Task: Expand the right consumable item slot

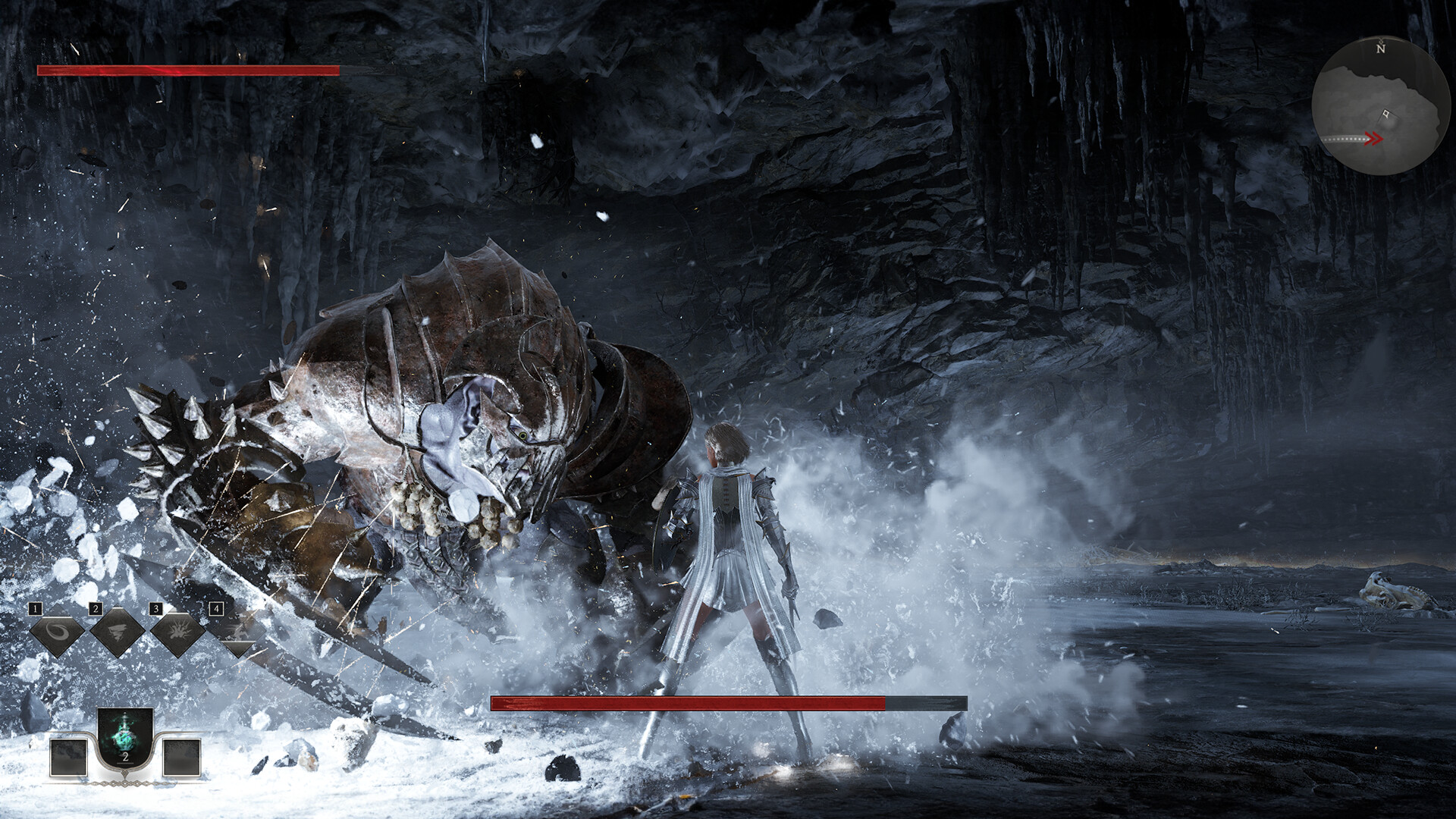Action: [182, 758]
